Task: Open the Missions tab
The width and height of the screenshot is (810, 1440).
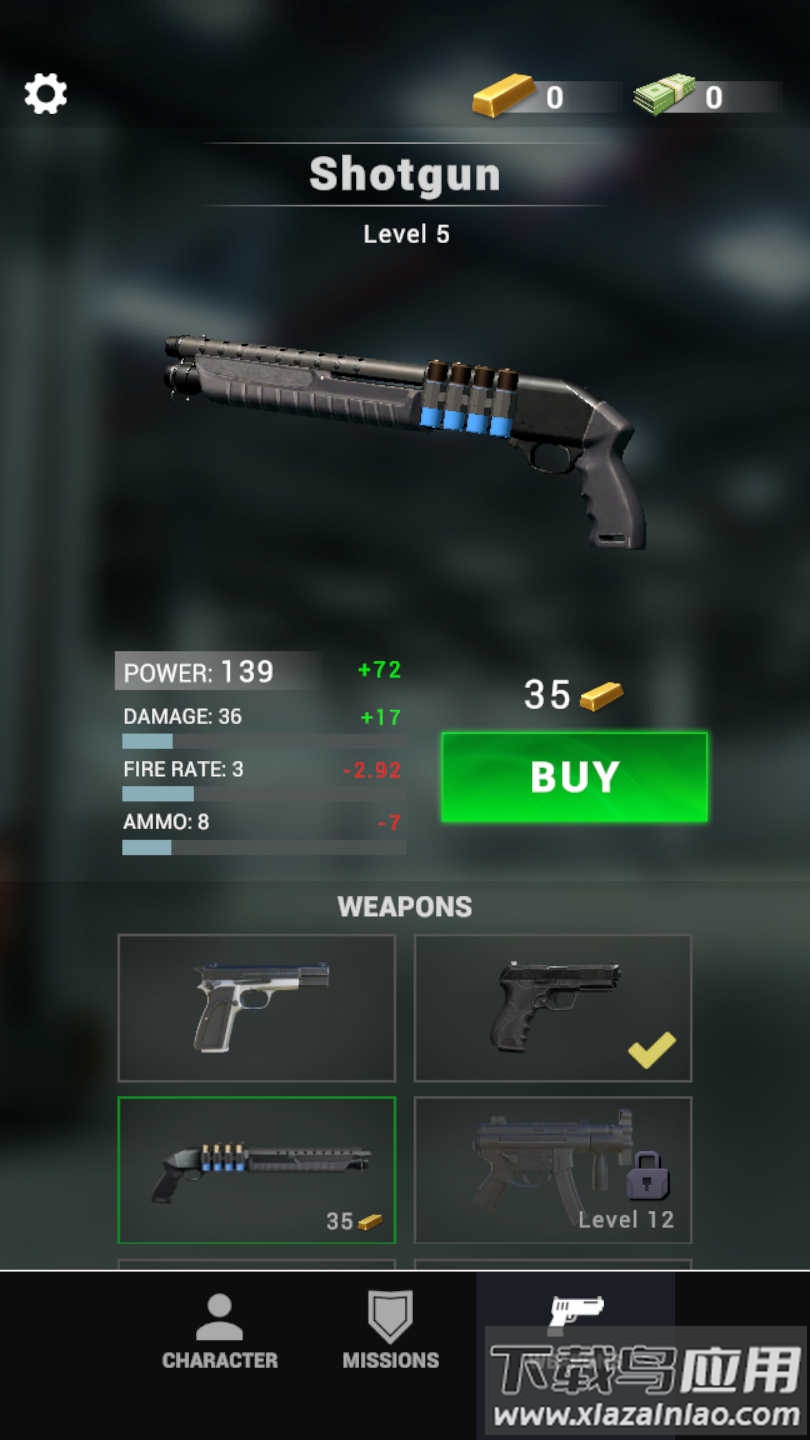Action: [391, 1332]
